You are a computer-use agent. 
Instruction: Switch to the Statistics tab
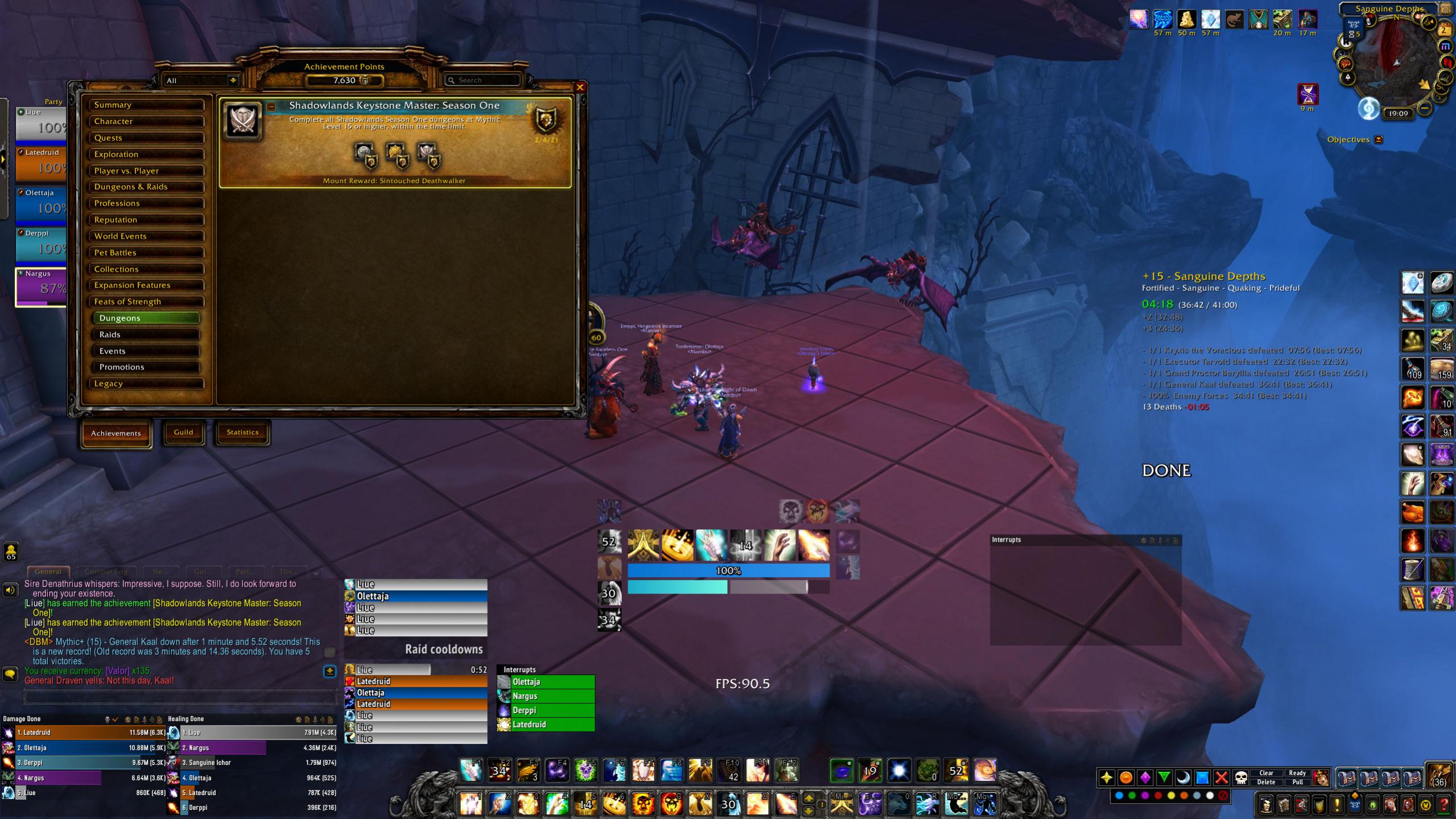(x=242, y=433)
